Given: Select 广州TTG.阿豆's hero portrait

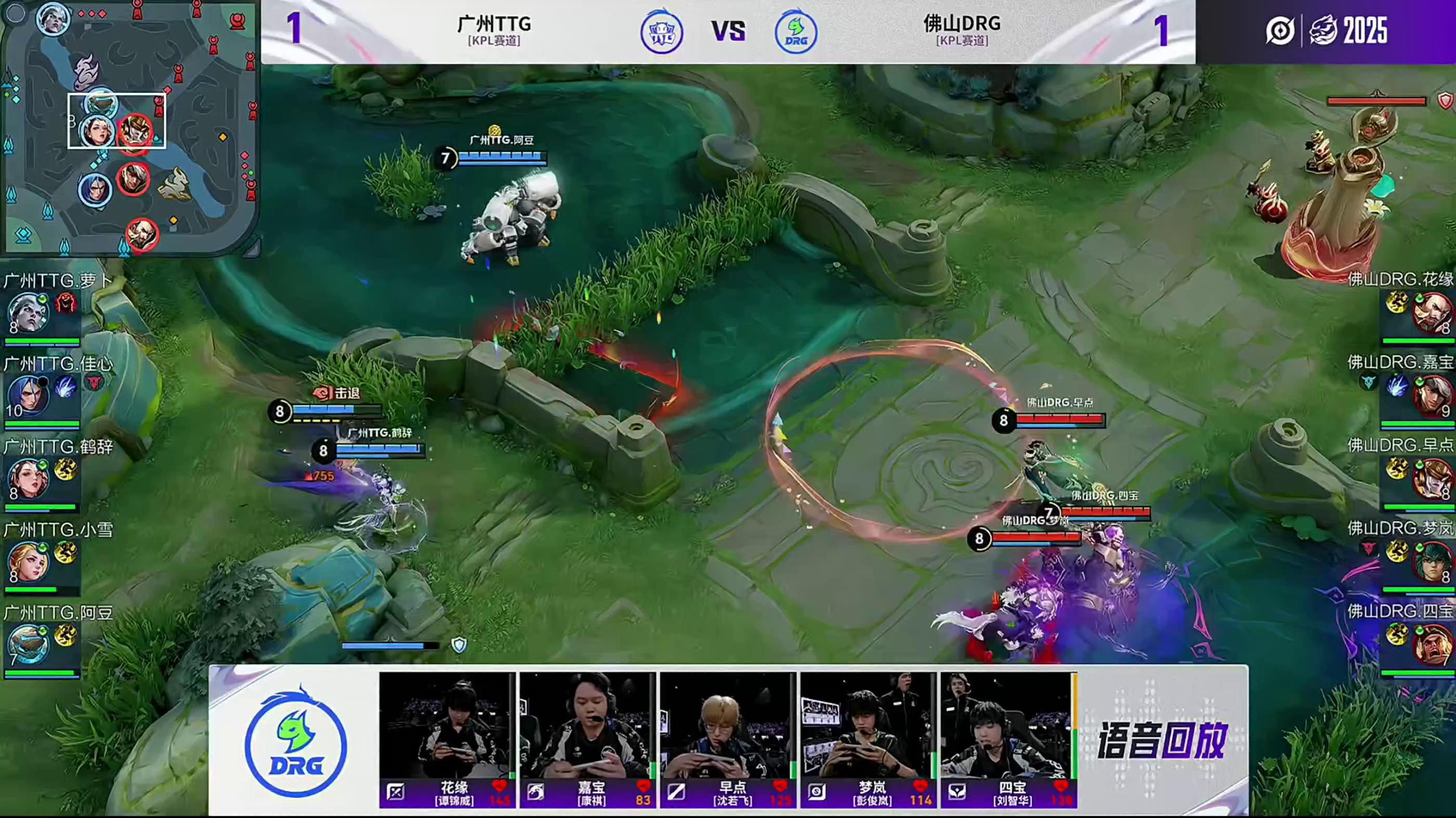Looking at the screenshot, I should (x=27, y=644).
